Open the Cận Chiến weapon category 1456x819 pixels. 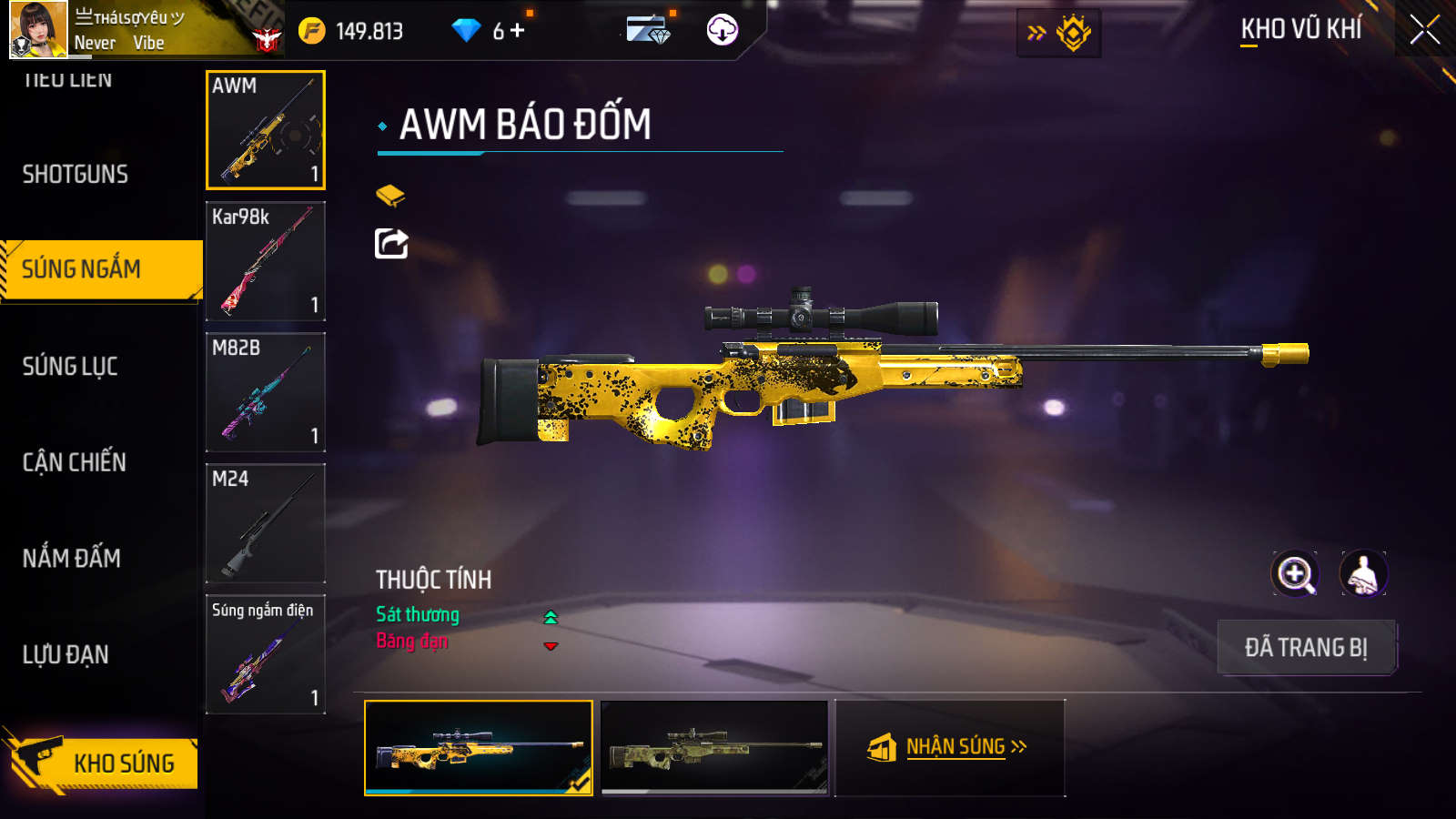pos(75,462)
